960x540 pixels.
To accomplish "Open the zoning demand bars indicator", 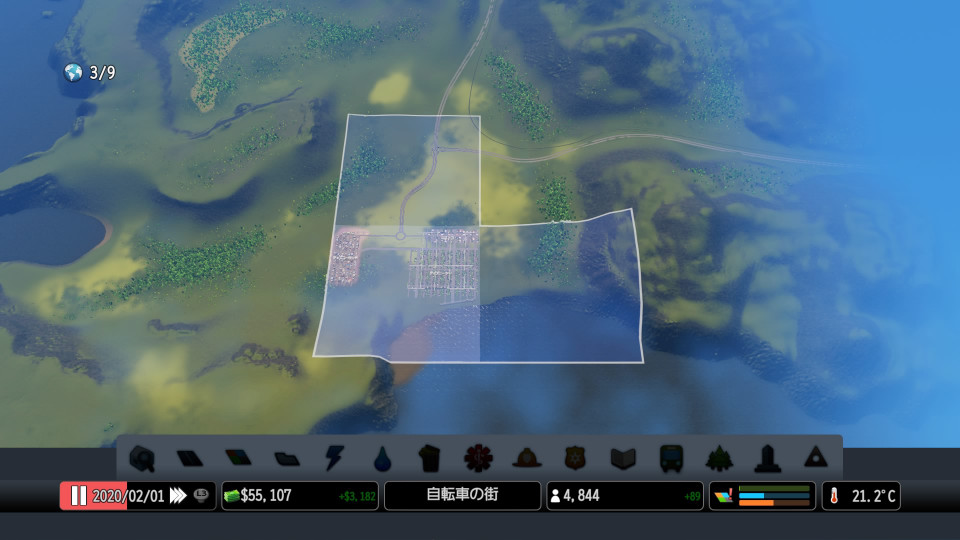I will [x=762, y=496].
